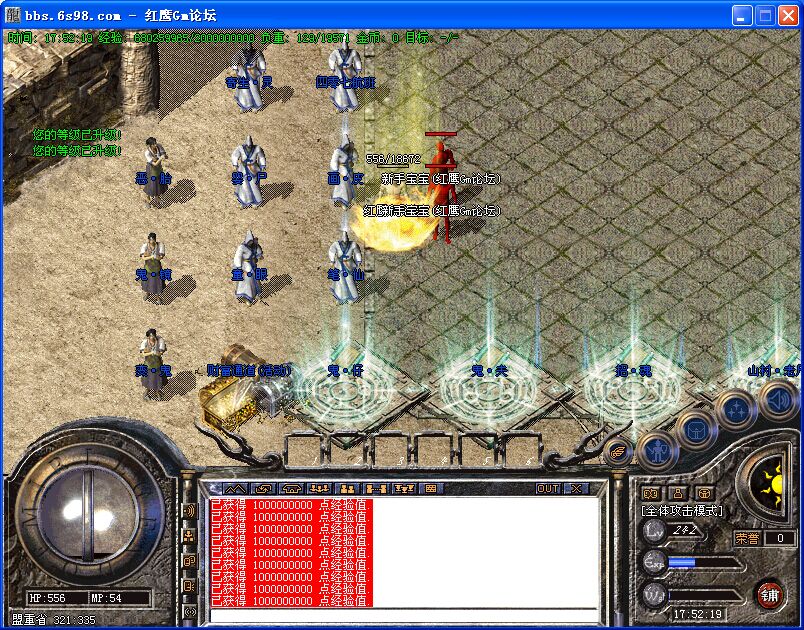Image resolution: width=804 pixels, height=630 pixels.
Task: Click the 全体攻击模式 attack mode label
Action: (x=682, y=510)
